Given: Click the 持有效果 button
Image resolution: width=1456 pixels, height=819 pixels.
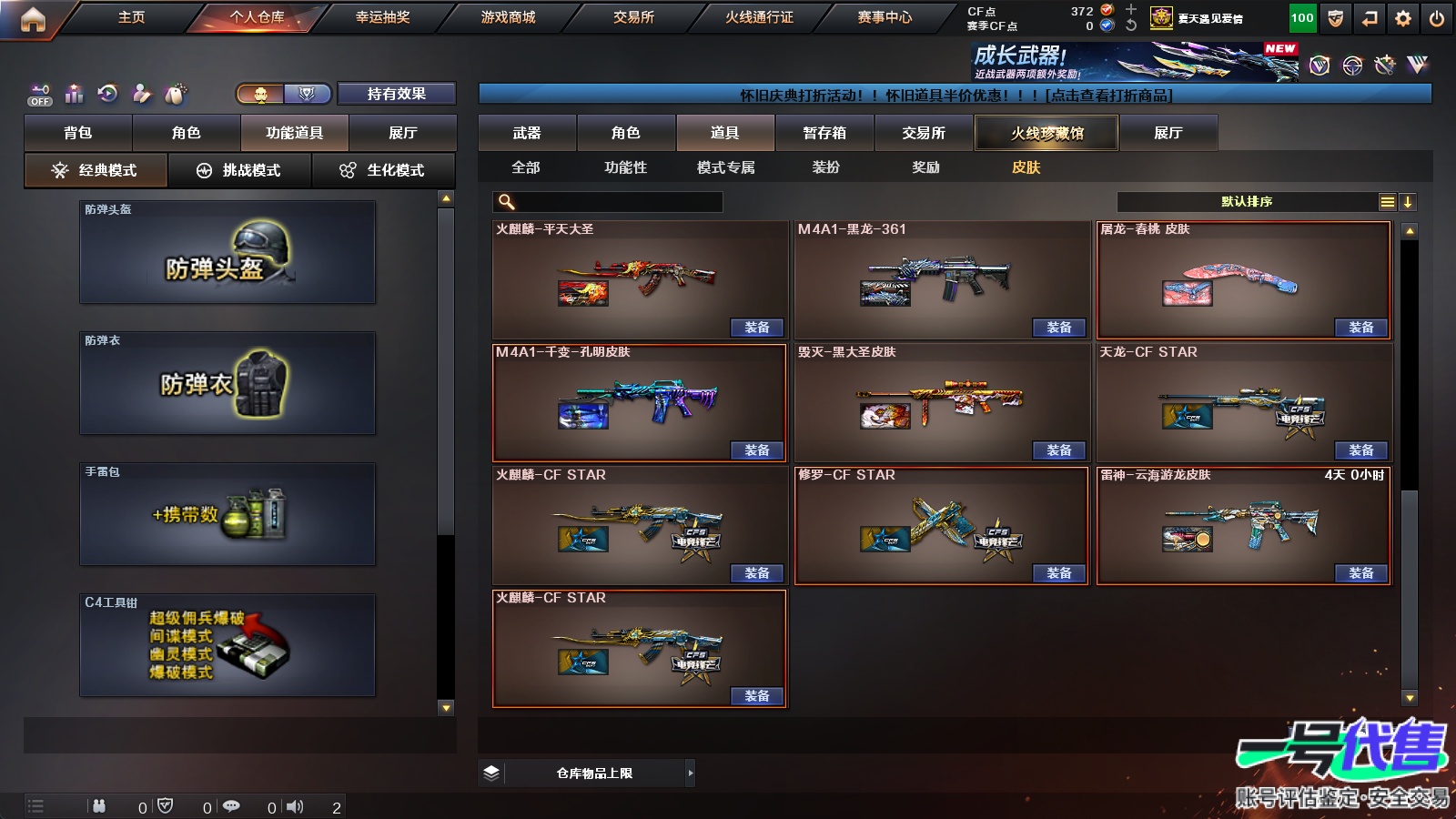Looking at the screenshot, I should tap(396, 94).
